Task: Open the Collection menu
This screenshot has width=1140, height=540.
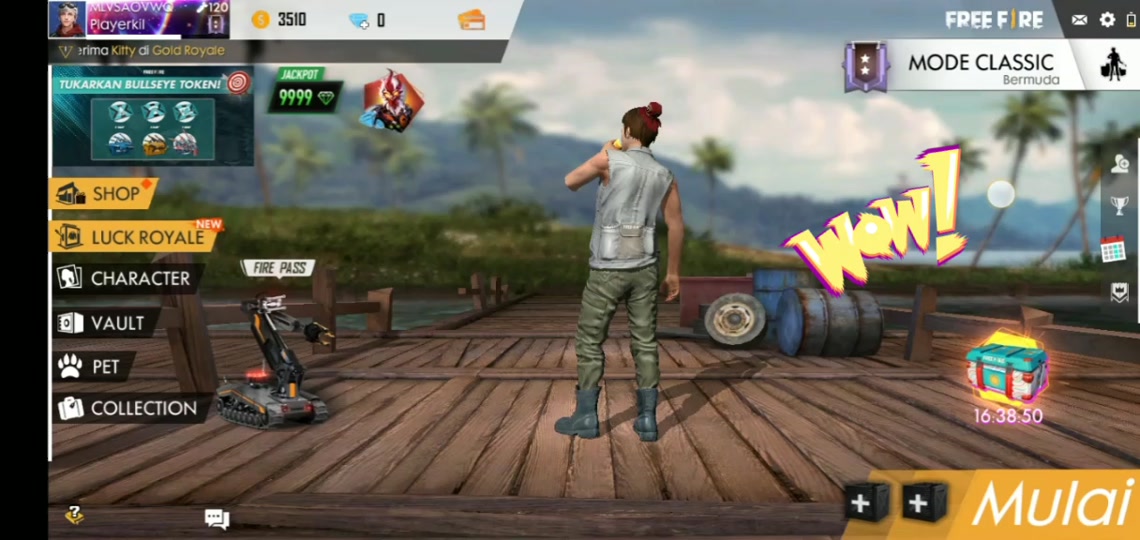Action: 129,408
